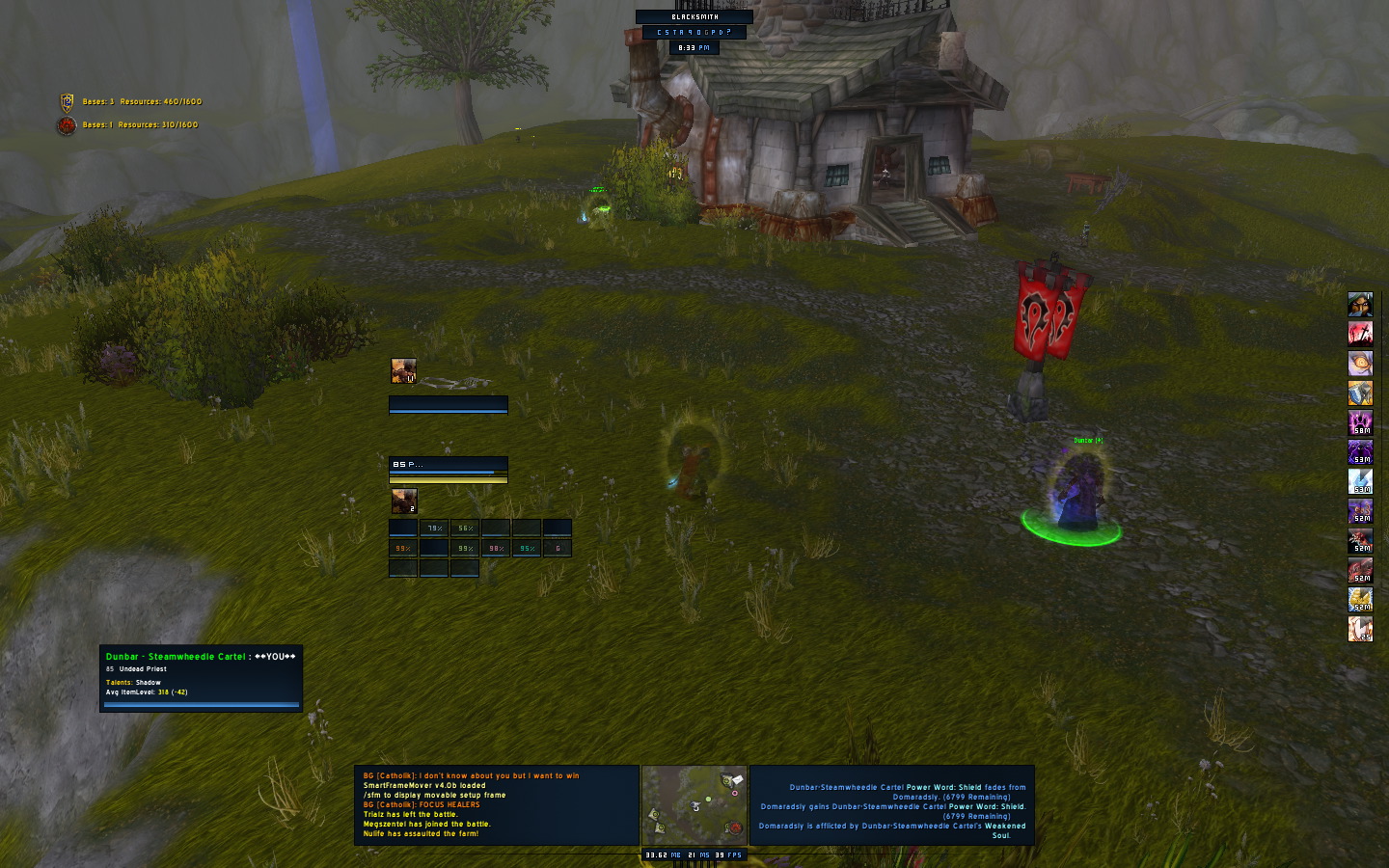Select the raid frame showing 95%
Screen dimensions: 1389x868
[527, 548]
